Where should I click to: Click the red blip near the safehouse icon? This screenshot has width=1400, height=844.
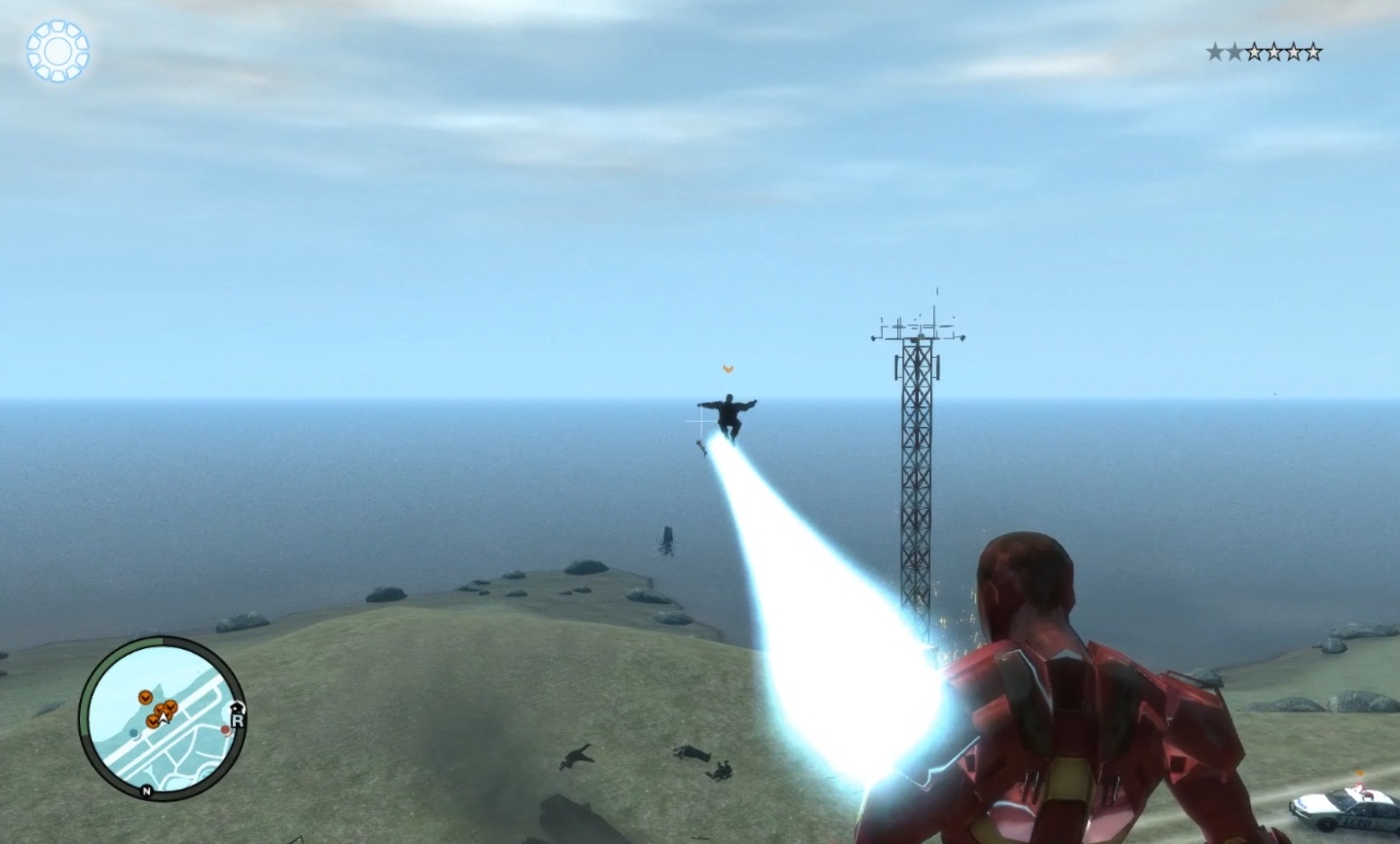(225, 730)
